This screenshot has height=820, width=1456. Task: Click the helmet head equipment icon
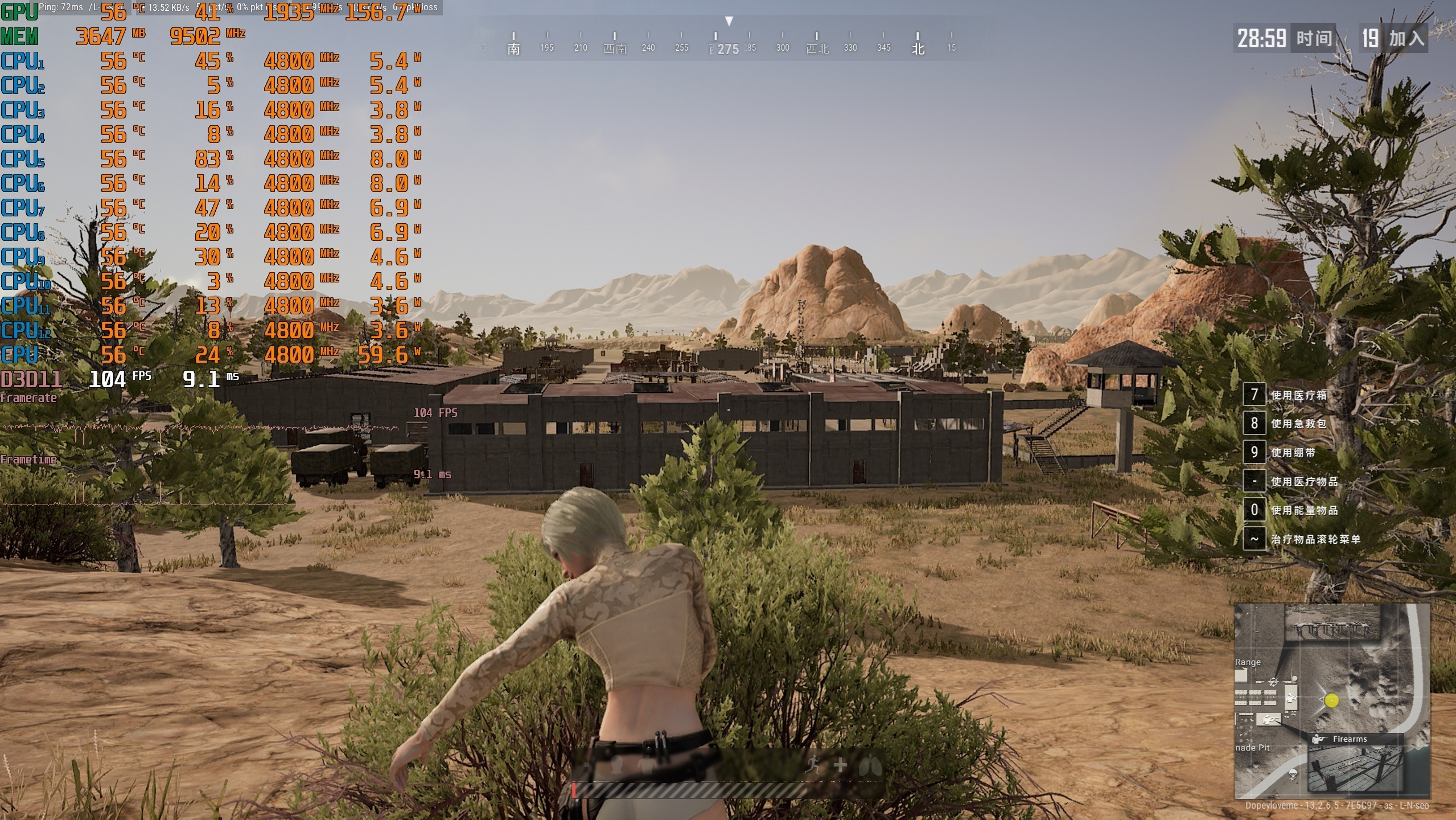(616, 765)
